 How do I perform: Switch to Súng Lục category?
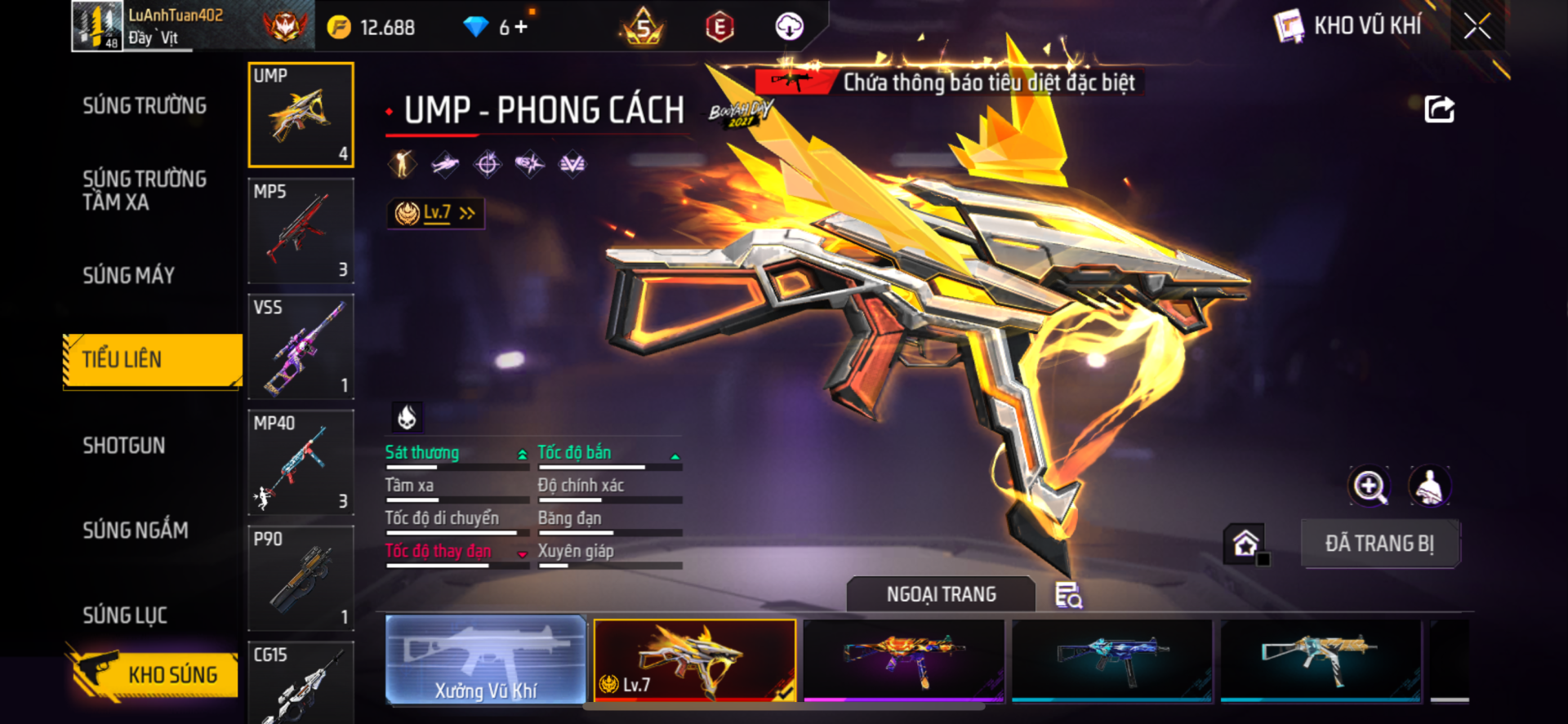tap(125, 615)
